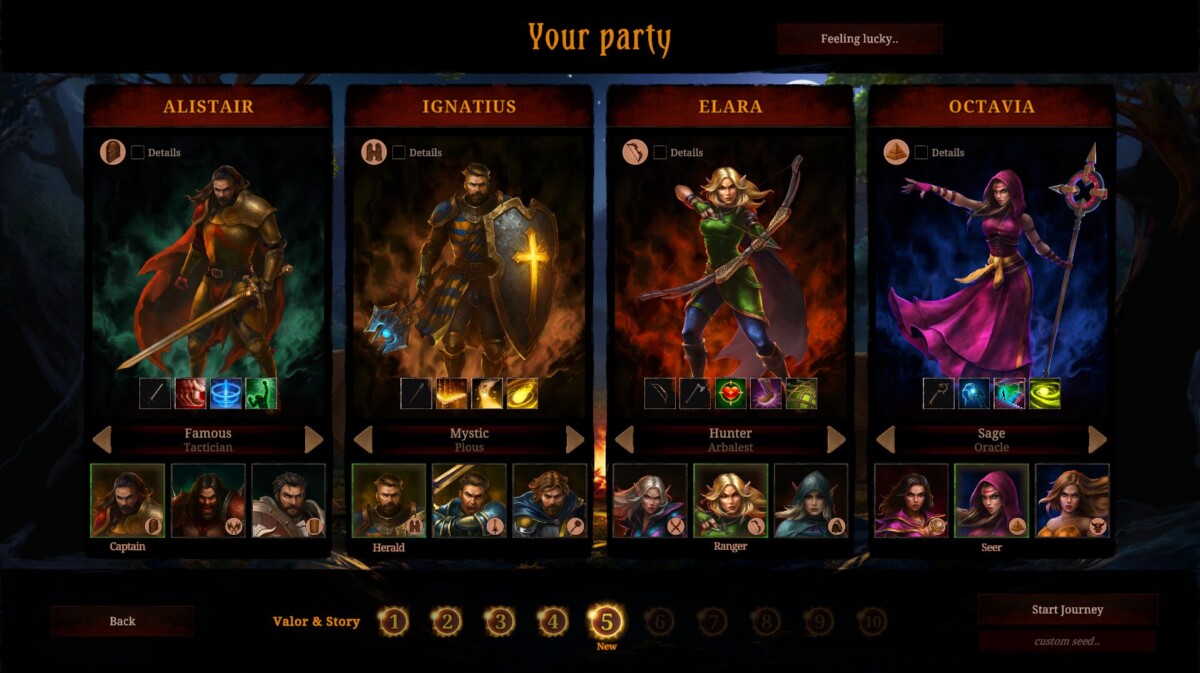Toggle Details checkbox for Ignatius
1200x673 pixels.
click(x=399, y=153)
